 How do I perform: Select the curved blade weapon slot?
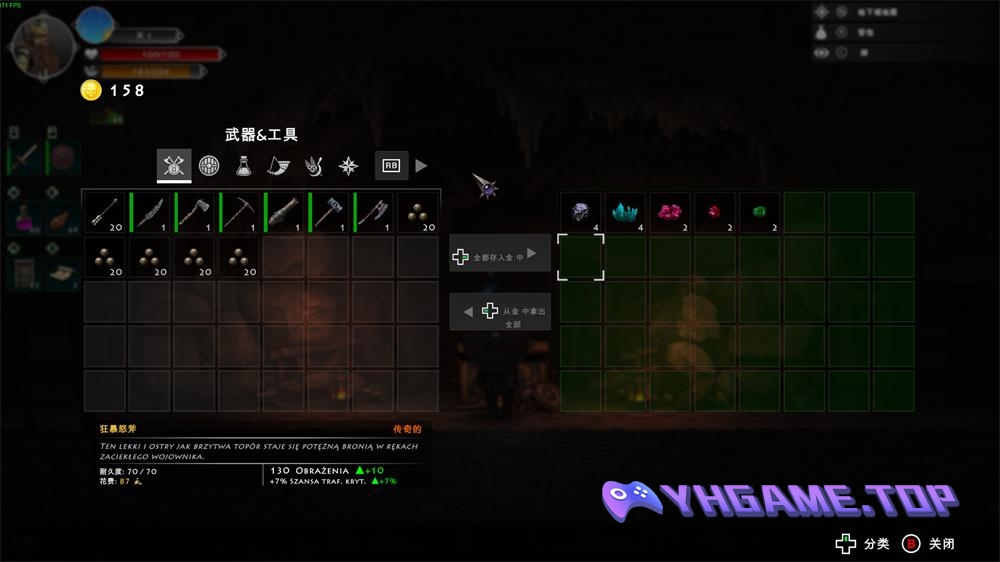click(150, 212)
